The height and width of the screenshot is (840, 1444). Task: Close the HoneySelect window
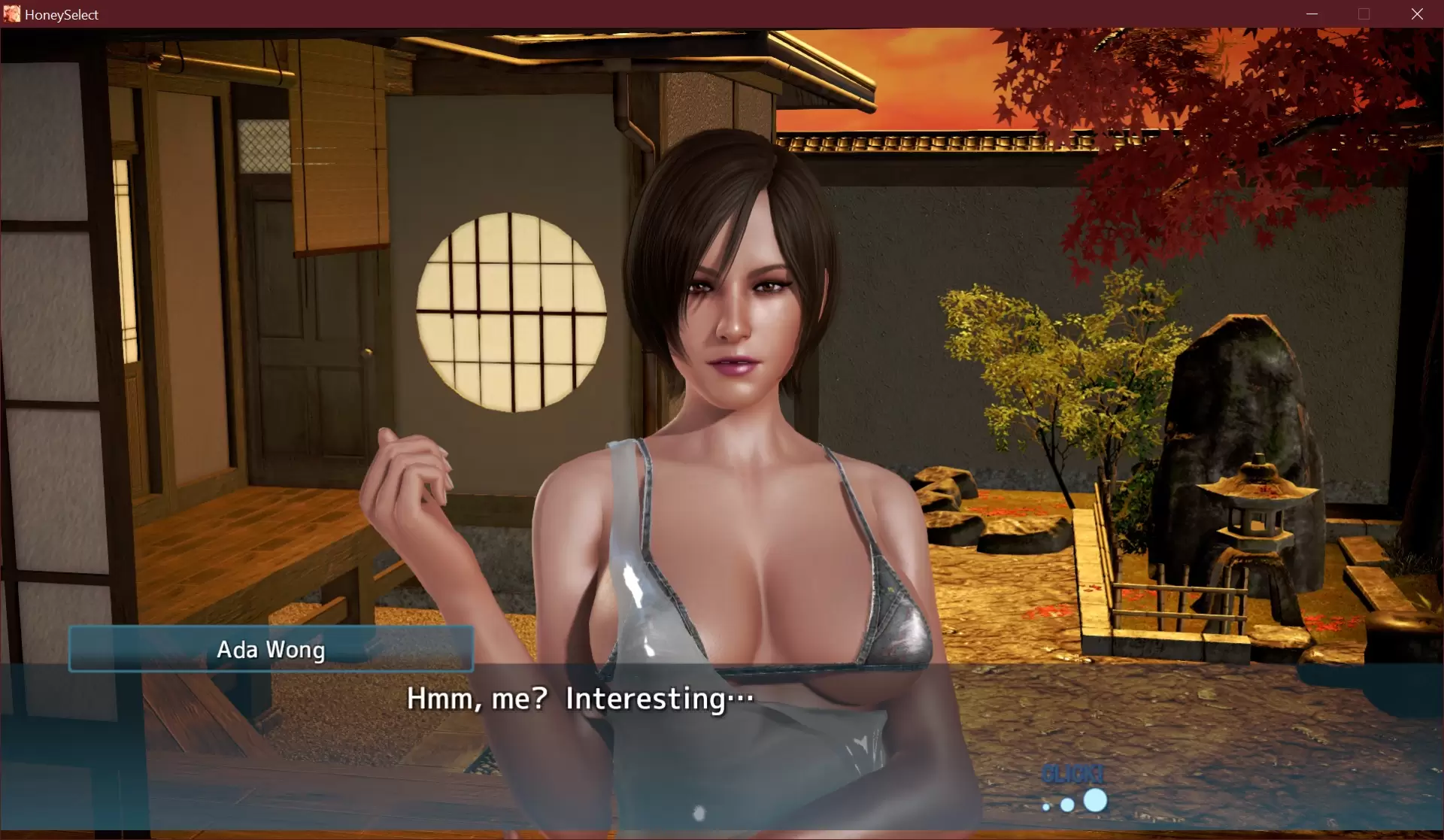pos(1417,14)
